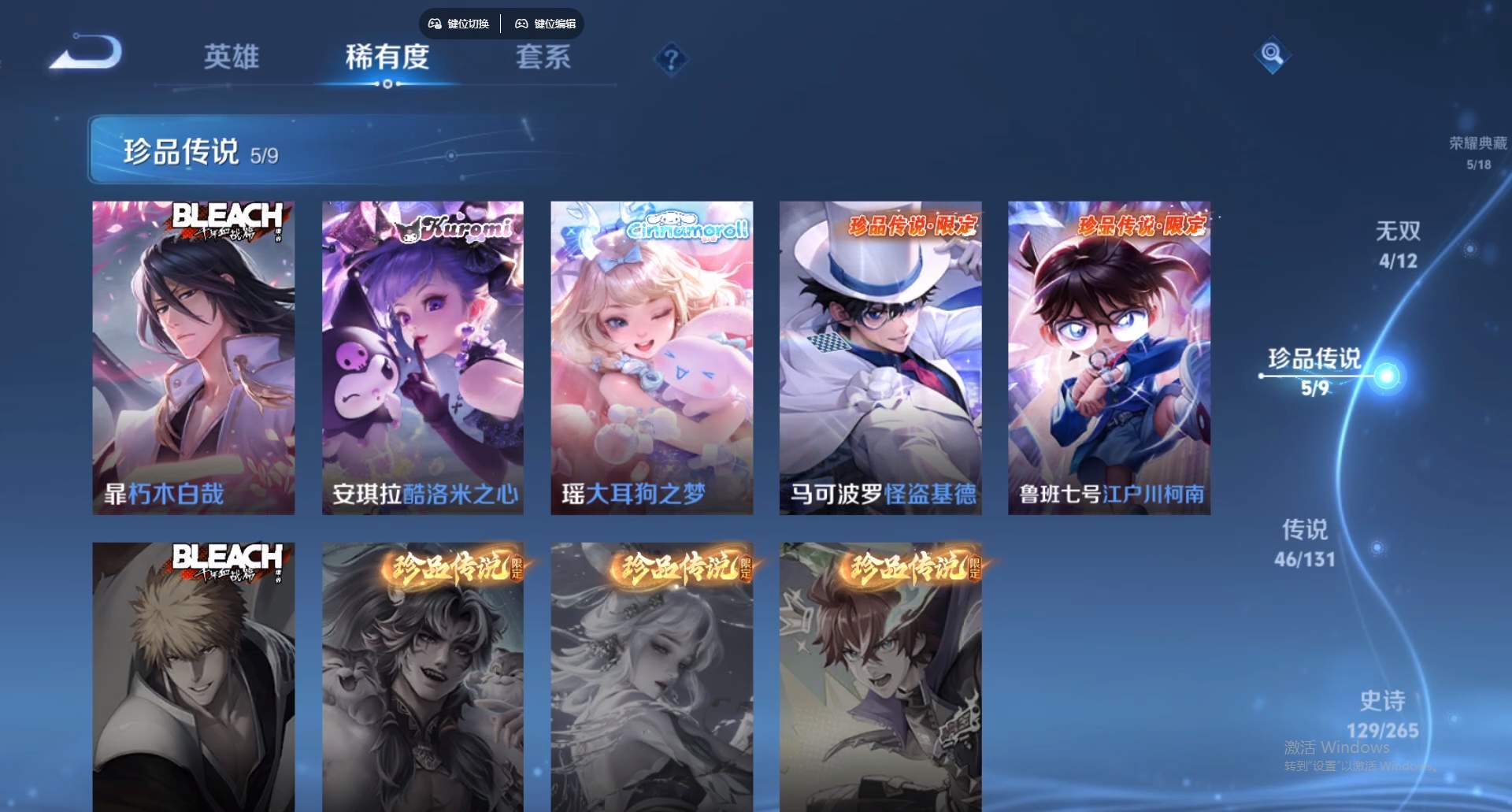Open the 马可波罗怪盗基德 limited skin

coord(880,354)
